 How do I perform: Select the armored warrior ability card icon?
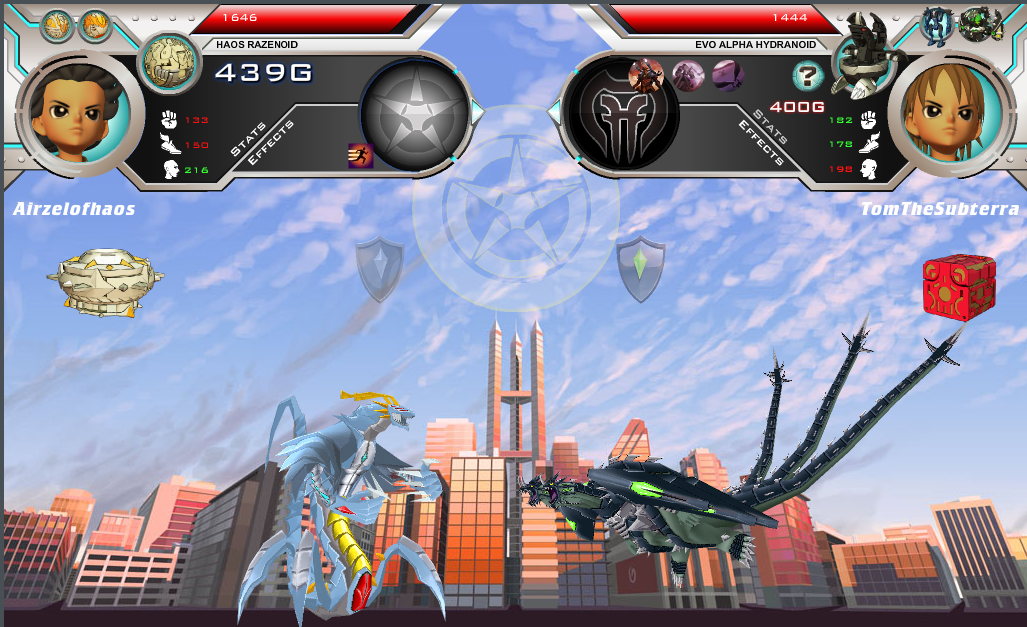[646, 75]
